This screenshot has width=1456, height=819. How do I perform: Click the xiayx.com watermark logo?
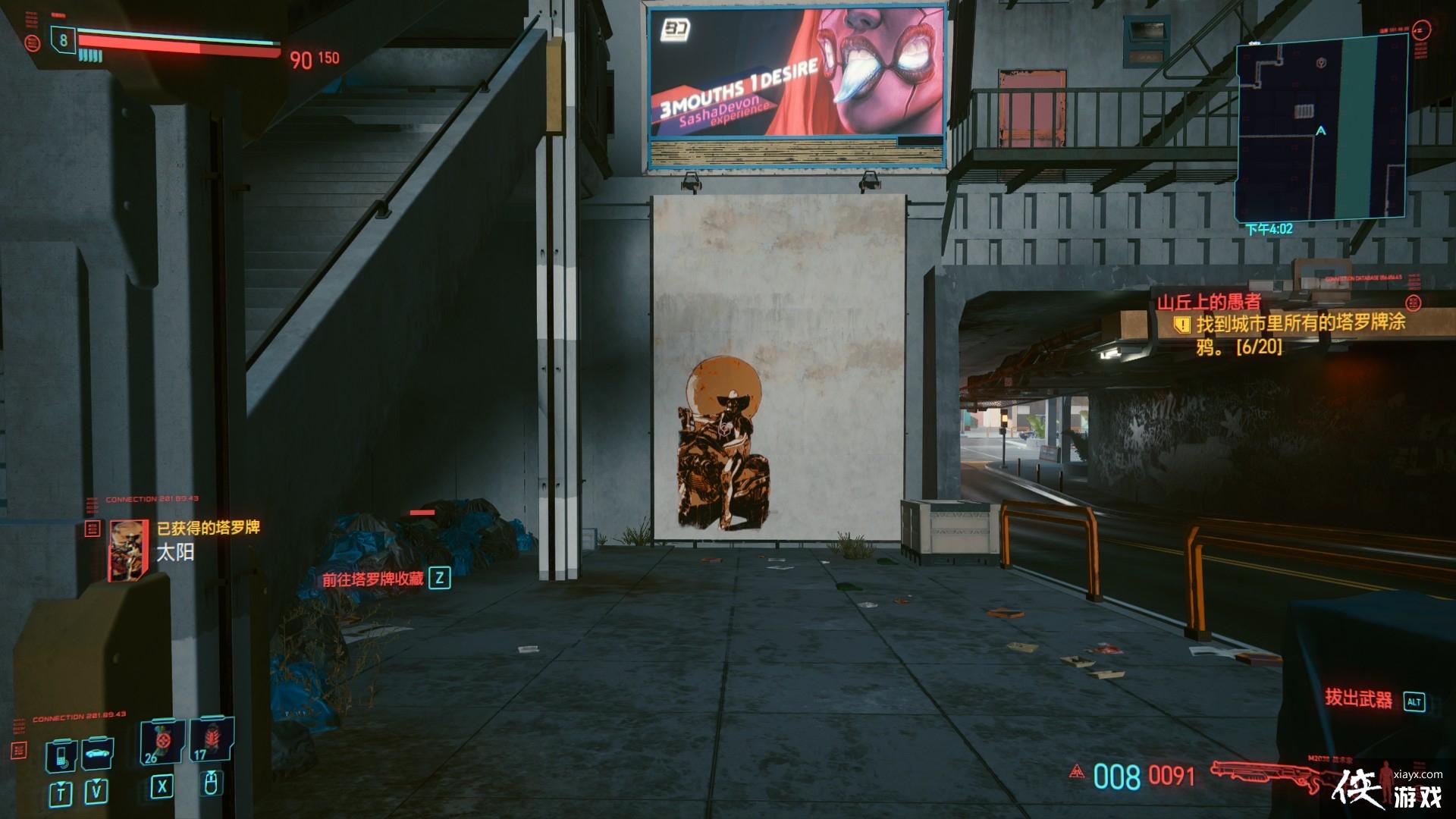(1388, 789)
